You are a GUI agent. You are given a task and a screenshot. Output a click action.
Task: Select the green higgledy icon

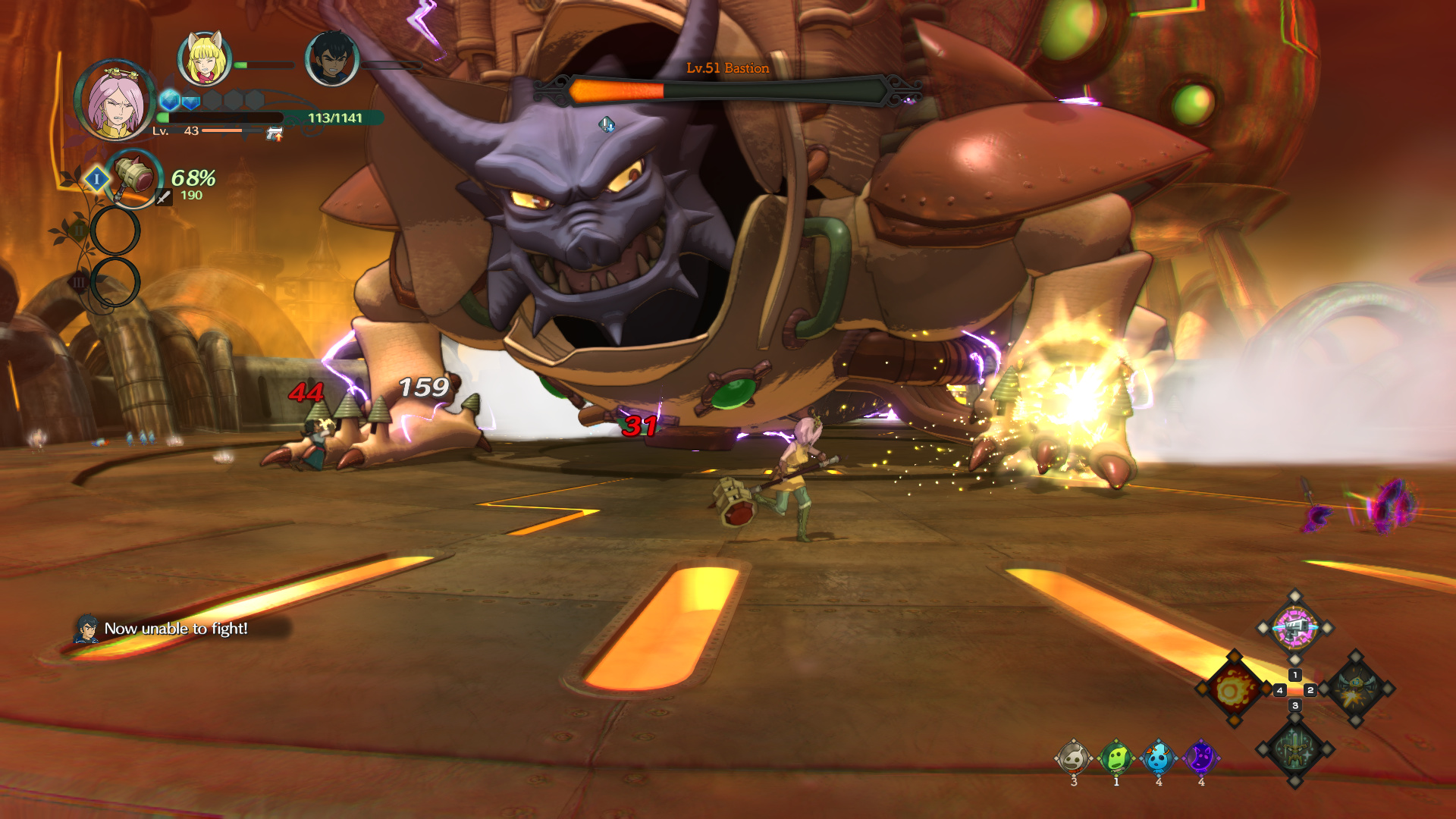tap(1116, 758)
